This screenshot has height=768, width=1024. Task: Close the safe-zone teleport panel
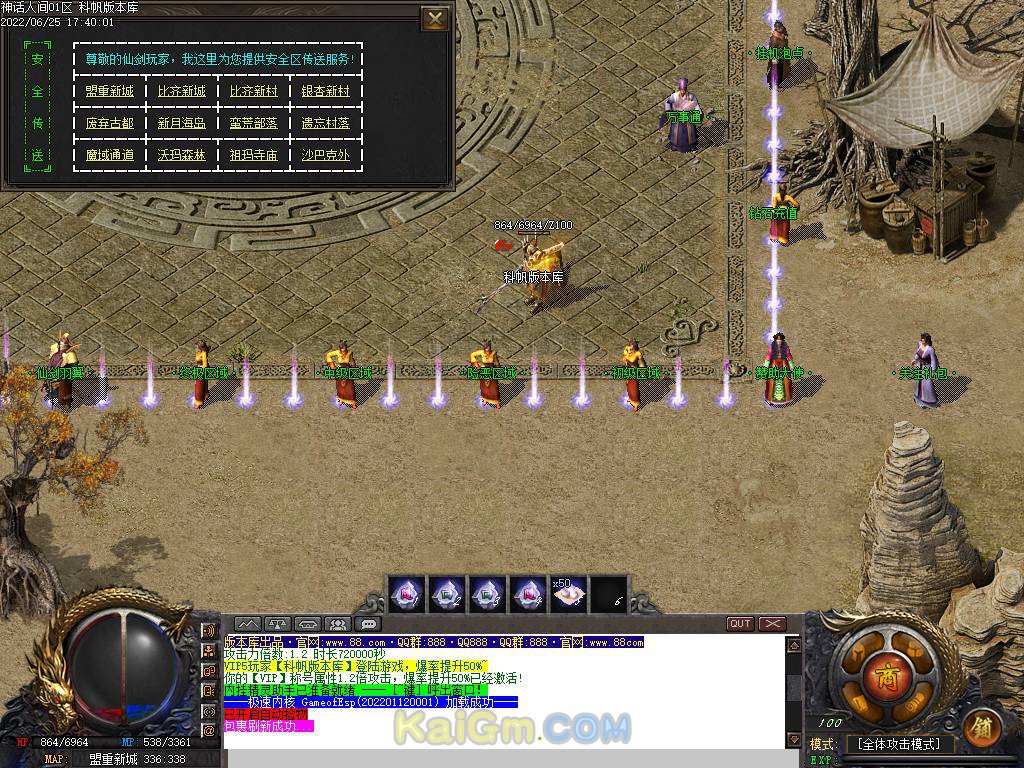pyautogui.click(x=434, y=19)
